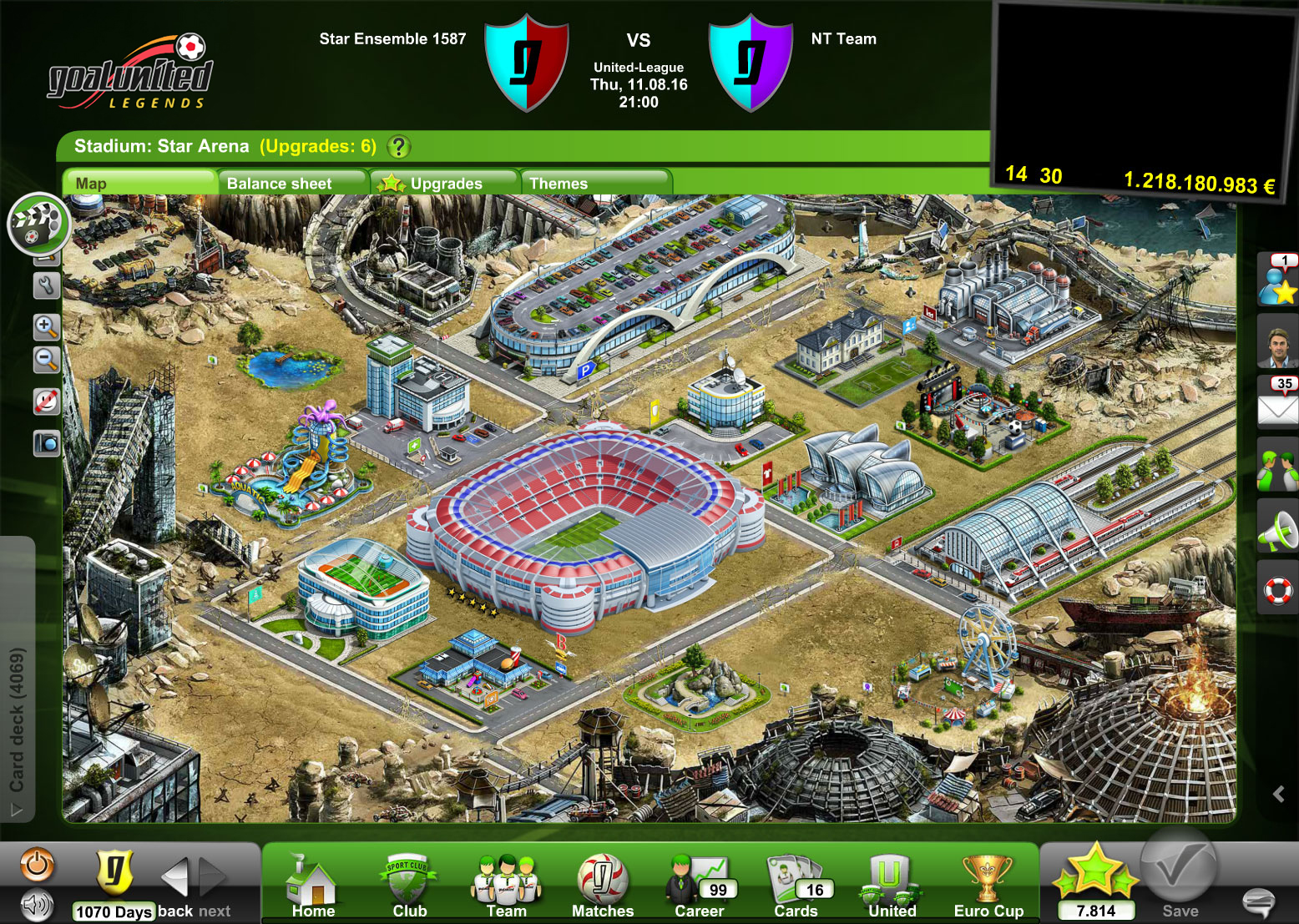Open the Club menu
Viewport: 1299px width, 924px height.
[409, 886]
